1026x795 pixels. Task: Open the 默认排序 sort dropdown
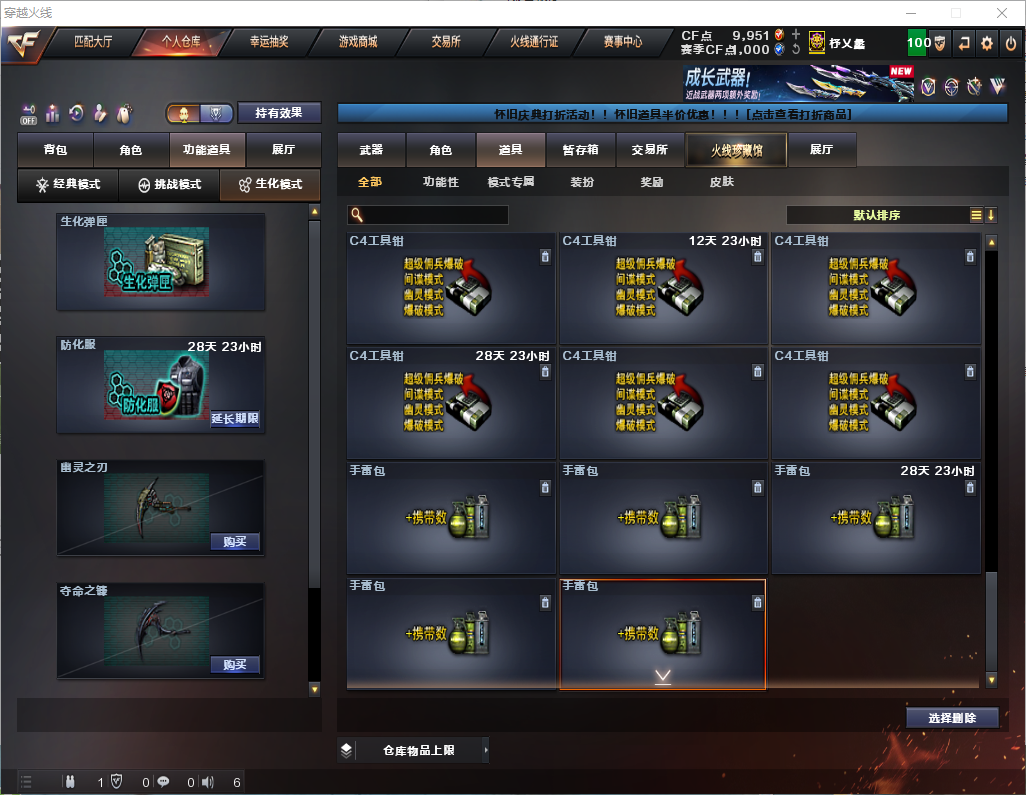click(876, 215)
